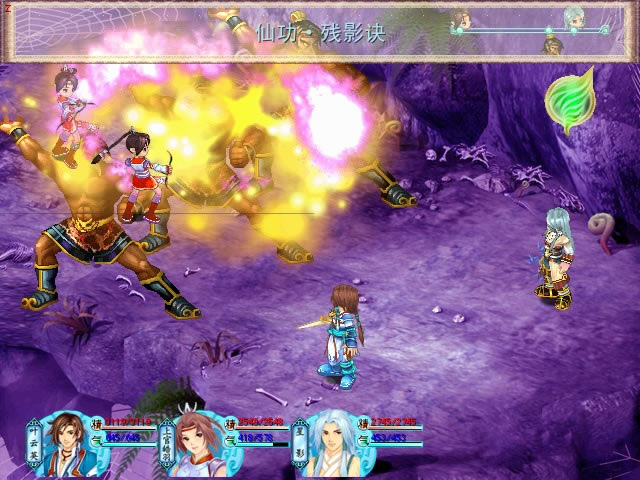Viewport: 640px width, 480px height.
Task: Click the green swirl leaf icon
Action: pyautogui.click(x=569, y=100)
